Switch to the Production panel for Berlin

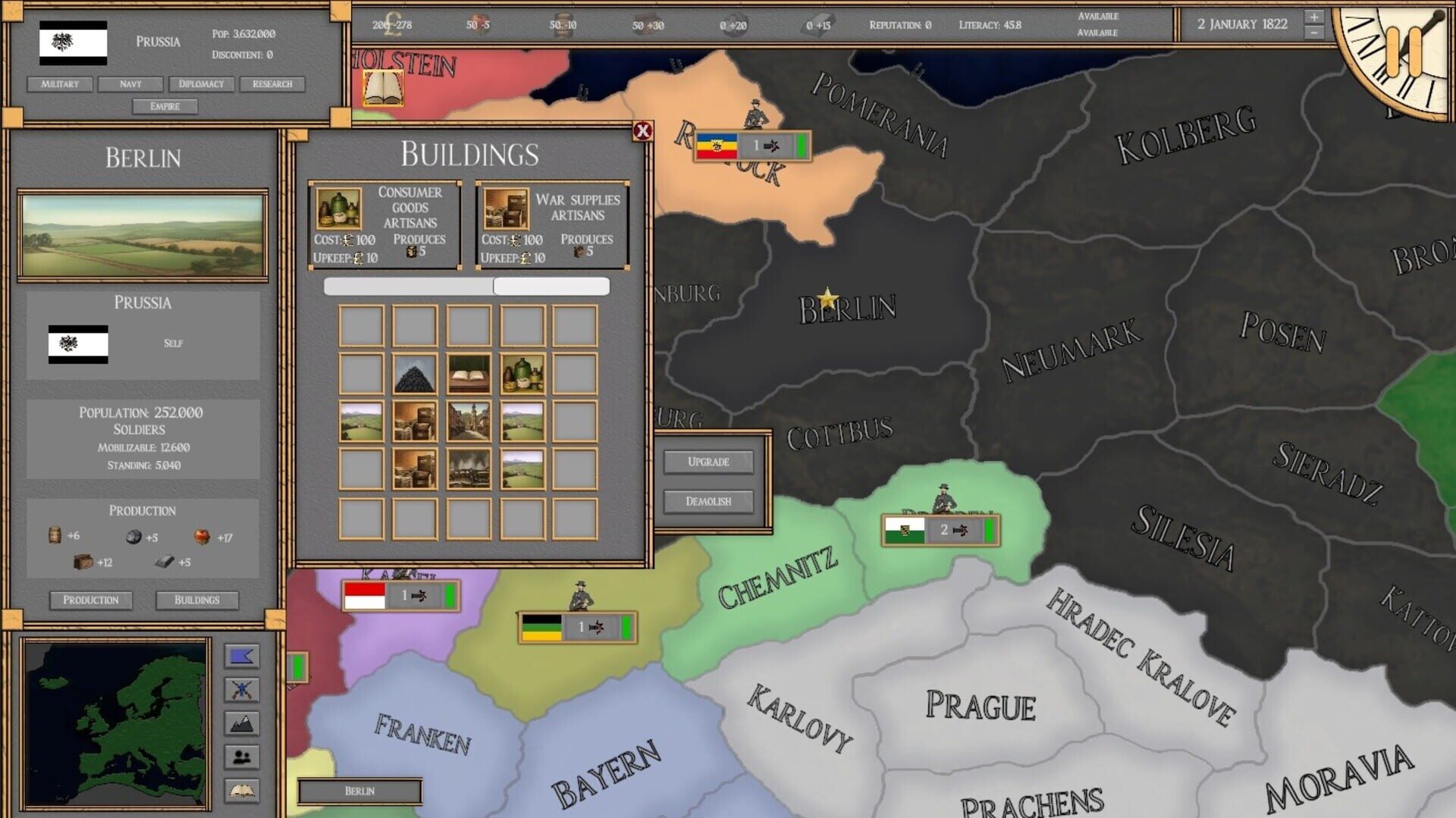(x=90, y=600)
